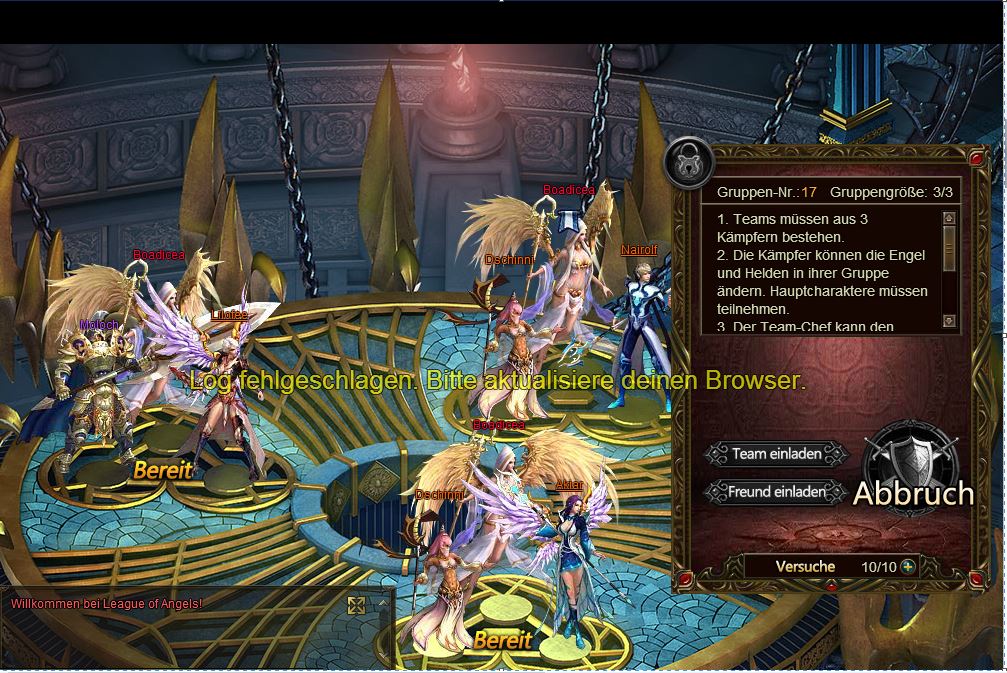Click the Freund einladen button

tap(776, 492)
